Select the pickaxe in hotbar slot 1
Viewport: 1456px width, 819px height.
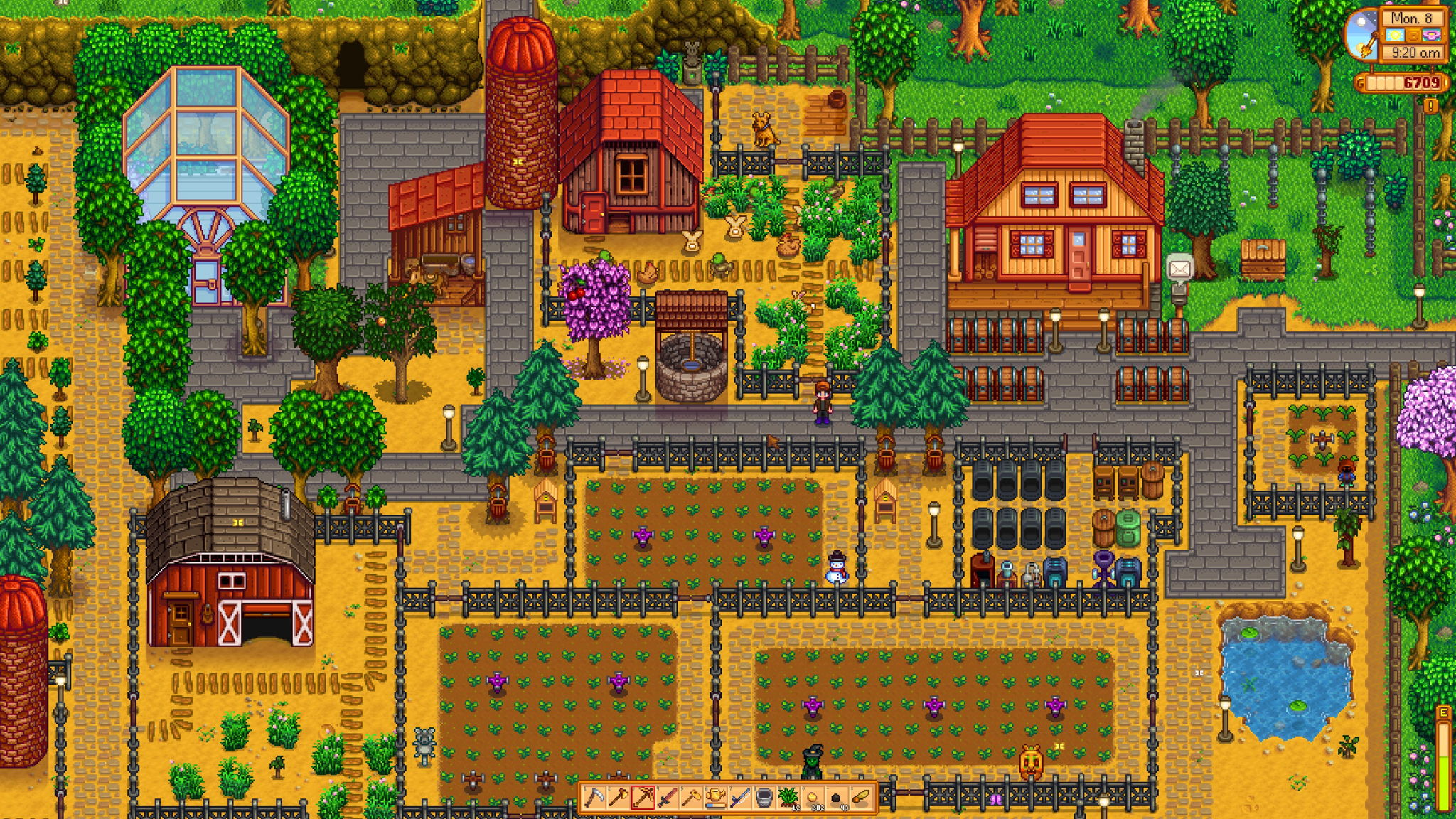click(594, 797)
